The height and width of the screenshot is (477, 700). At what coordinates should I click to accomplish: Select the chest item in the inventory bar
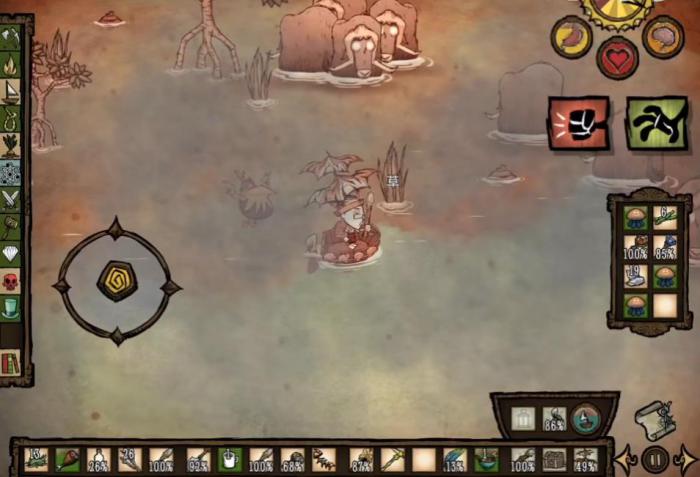554,459
